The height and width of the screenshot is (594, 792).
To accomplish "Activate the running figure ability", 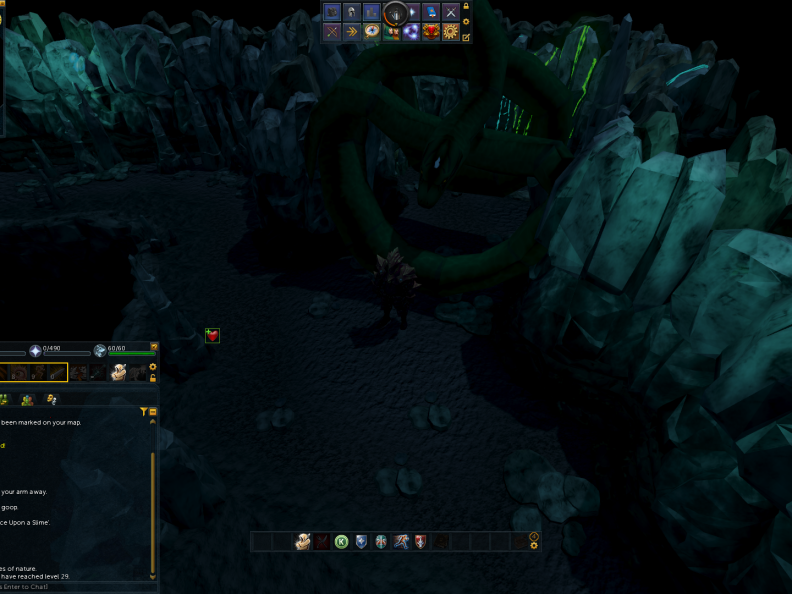I will tap(401, 542).
